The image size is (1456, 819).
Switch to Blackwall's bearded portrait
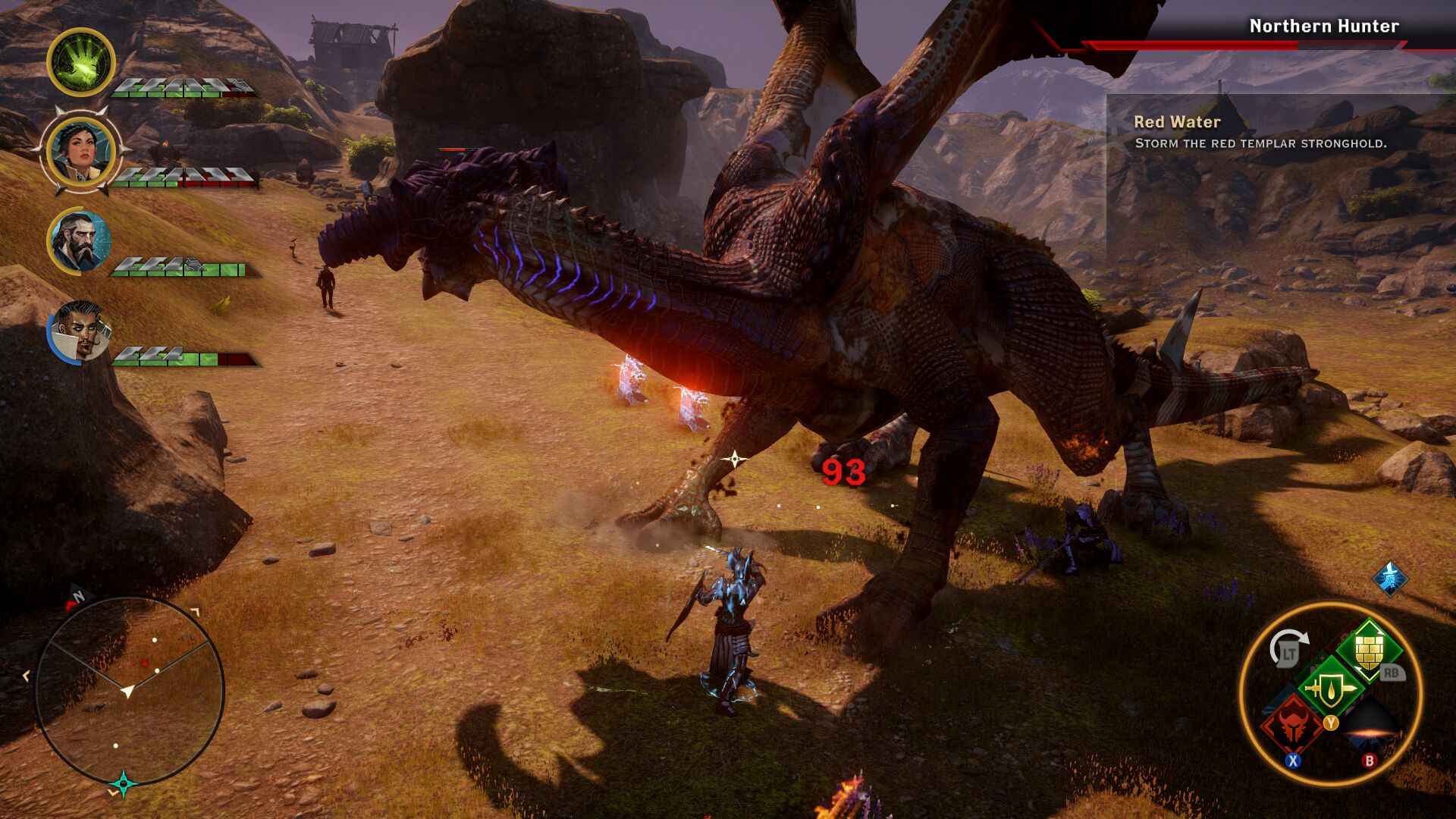click(x=80, y=241)
